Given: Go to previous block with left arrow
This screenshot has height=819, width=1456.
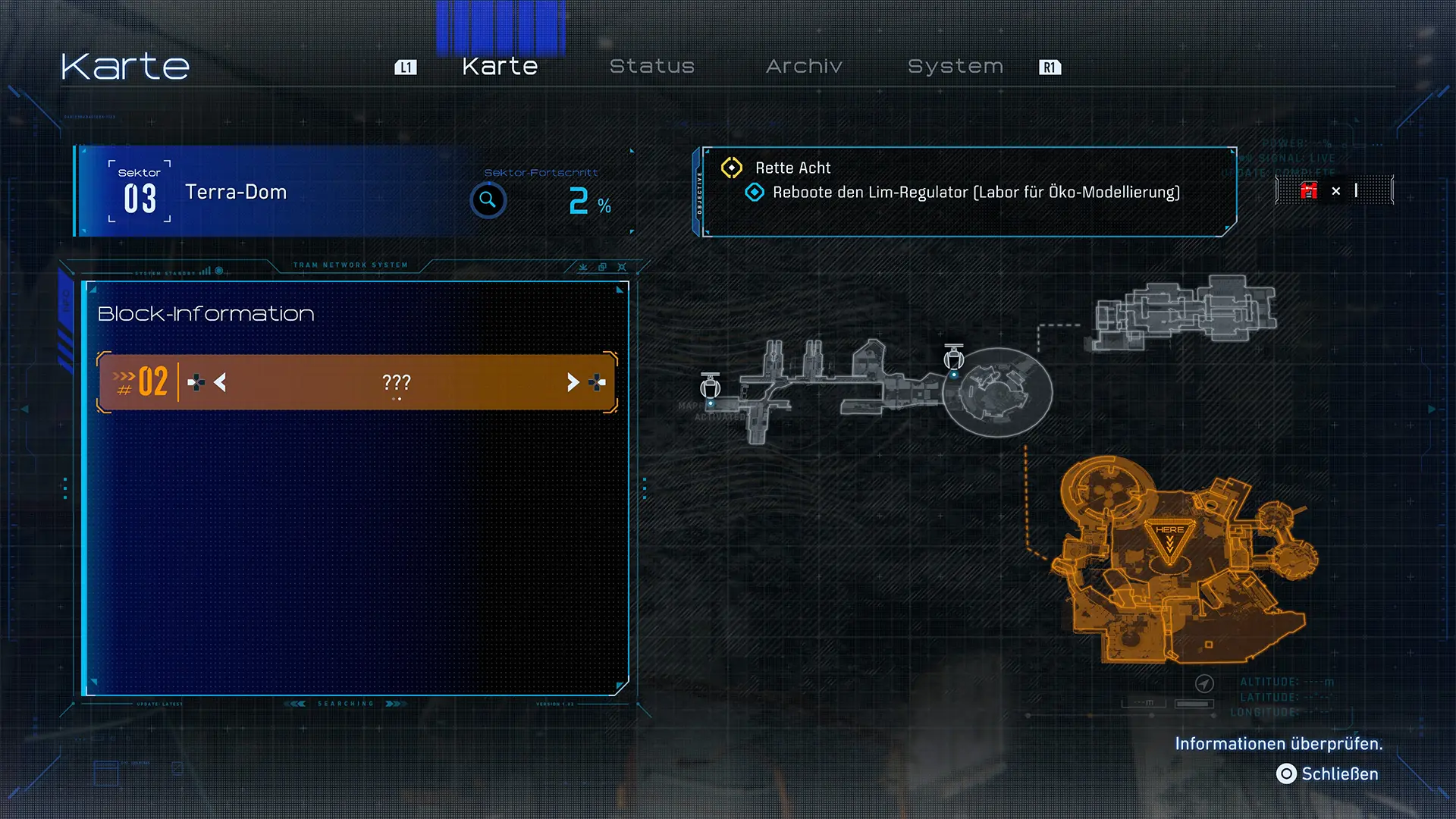Looking at the screenshot, I should (x=220, y=382).
